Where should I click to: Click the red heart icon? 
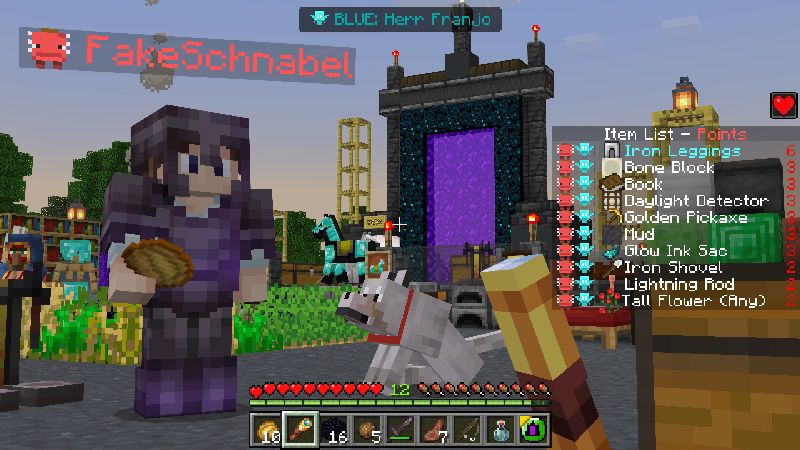point(782,105)
